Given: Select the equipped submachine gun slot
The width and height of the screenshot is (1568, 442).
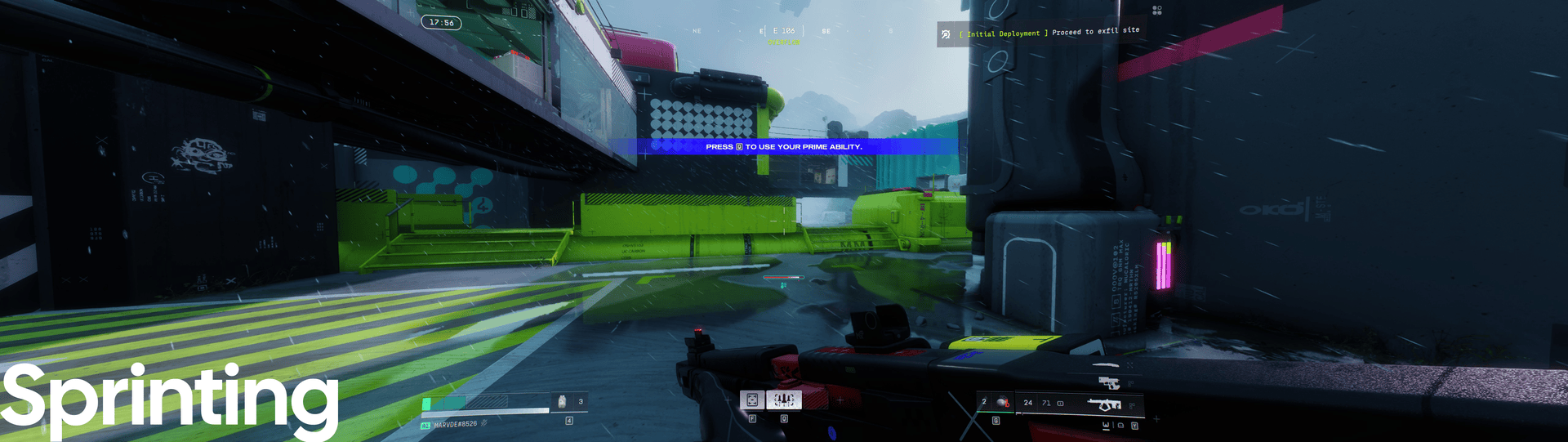Looking at the screenshot, I should pyautogui.click(x=1104, y=404).
